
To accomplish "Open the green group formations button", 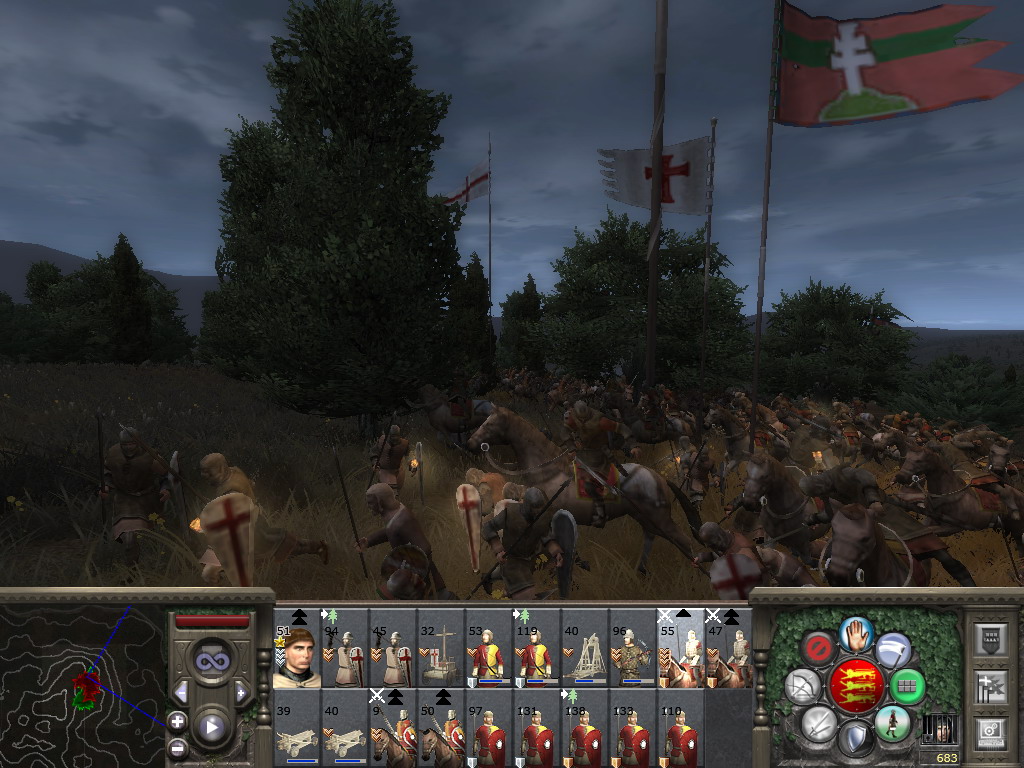I will point(908,687).
